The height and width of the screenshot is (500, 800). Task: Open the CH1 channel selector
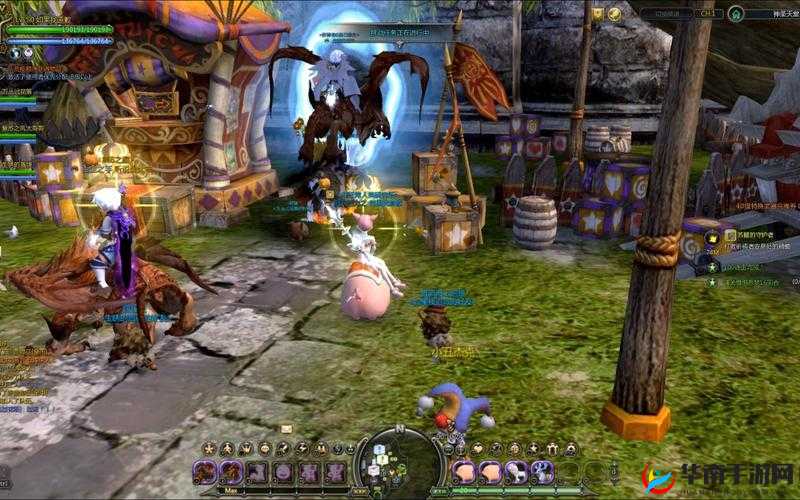[707, 14]
